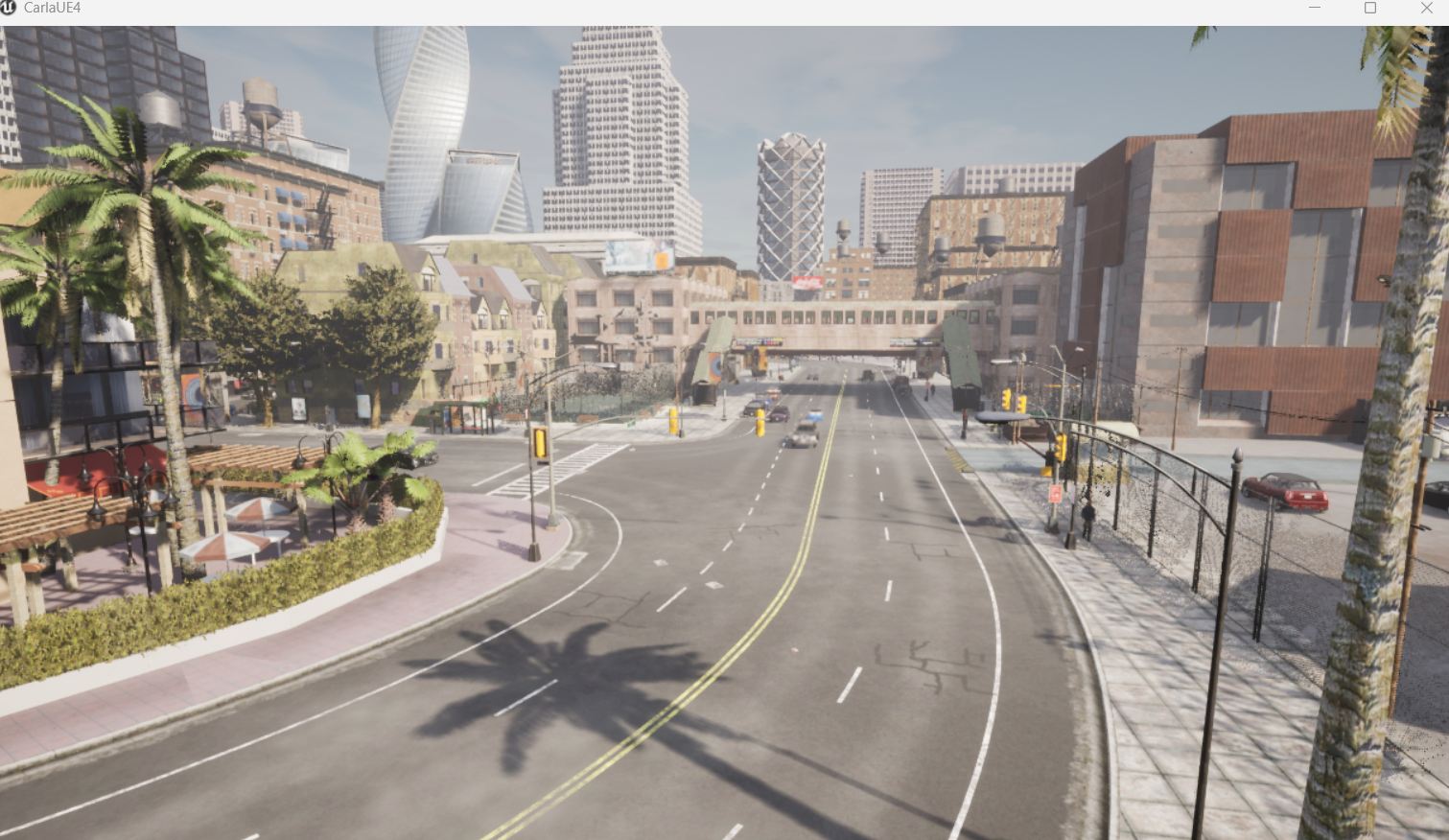Close the CarlaUE4 window

click(x=1426, y=8)
